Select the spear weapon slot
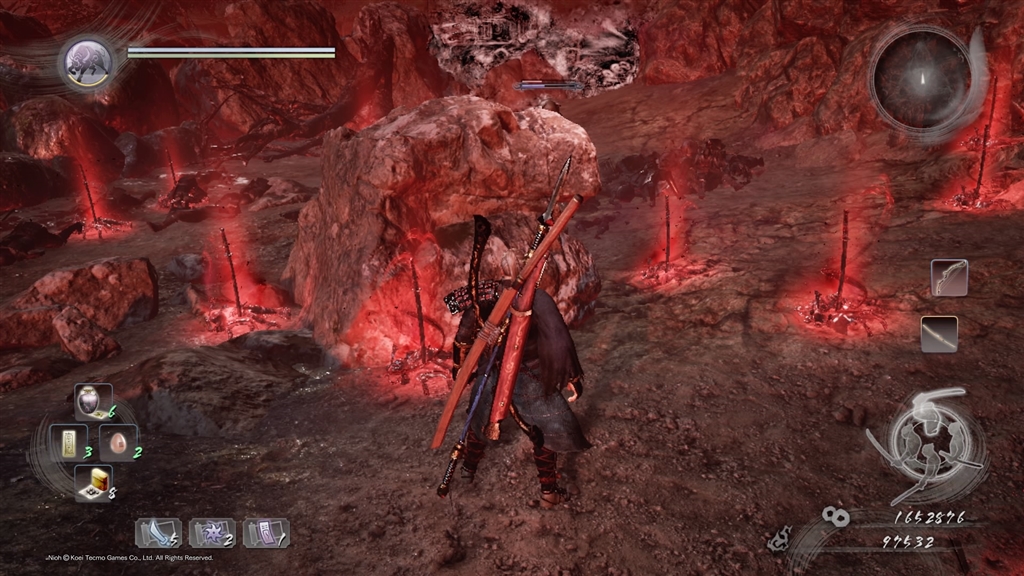 (939, 334)
